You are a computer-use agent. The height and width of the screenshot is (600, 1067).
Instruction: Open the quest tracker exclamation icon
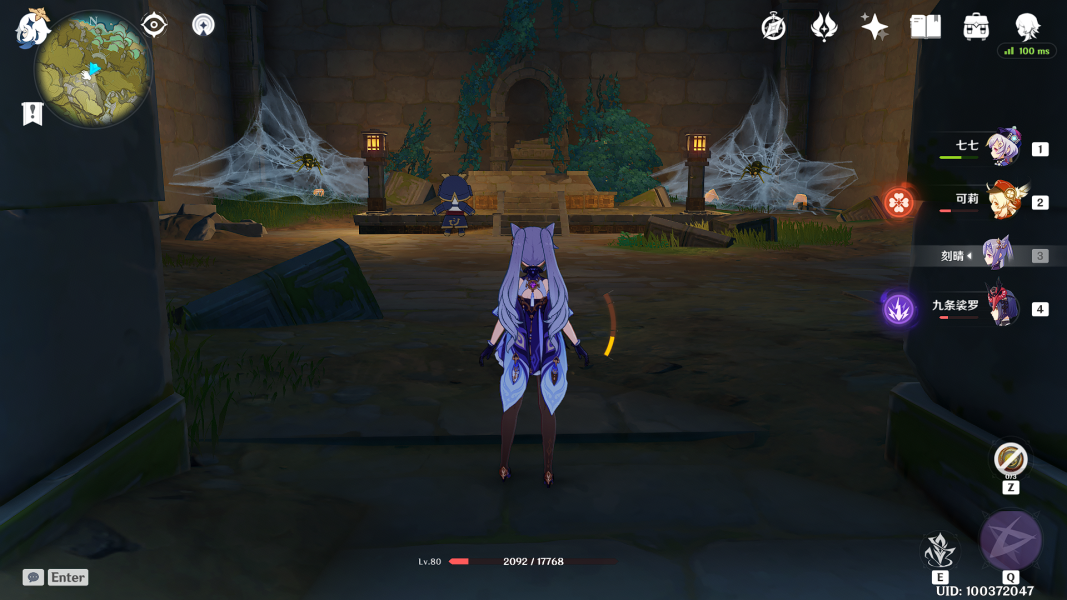(x=32, y=114)
